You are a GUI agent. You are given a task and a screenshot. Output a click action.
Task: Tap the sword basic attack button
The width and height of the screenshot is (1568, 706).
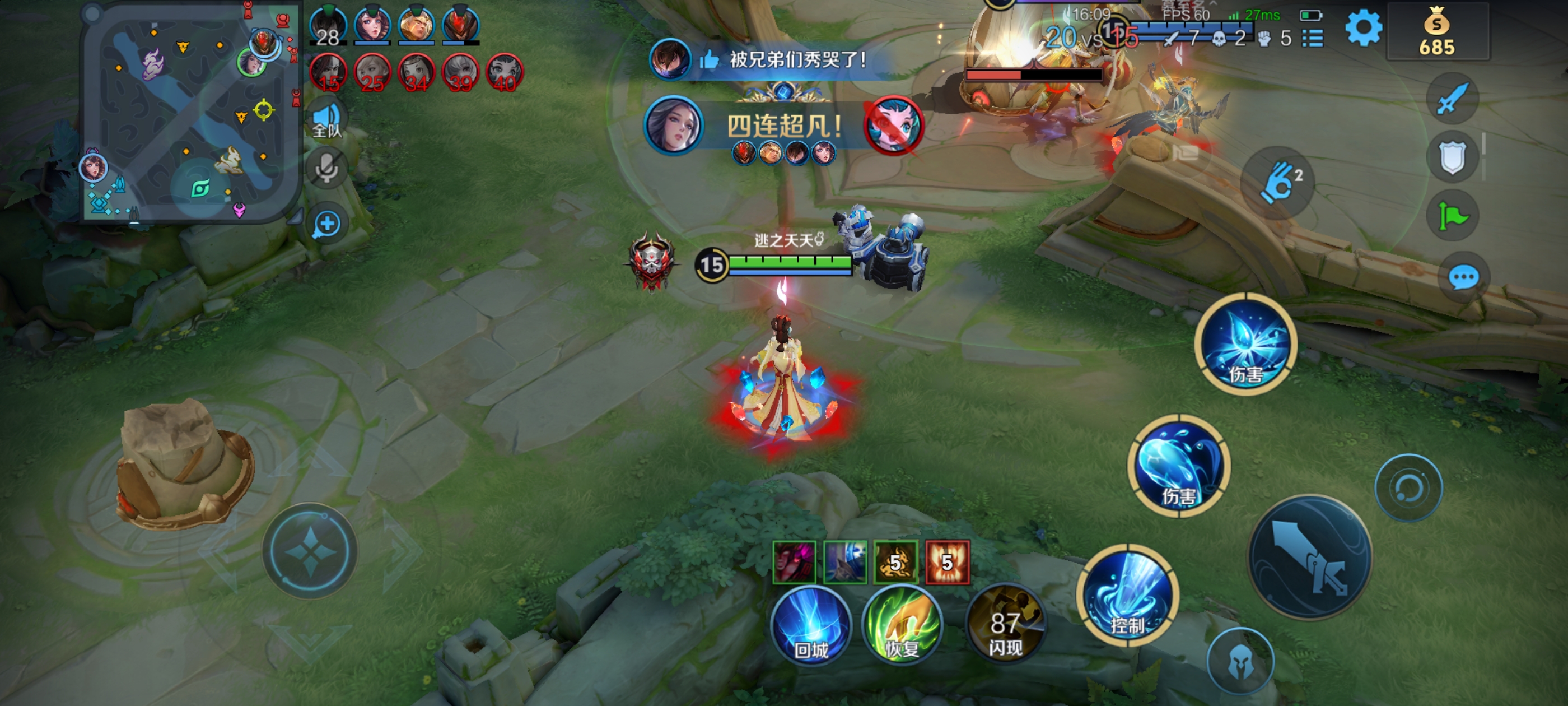[1310, 558]
